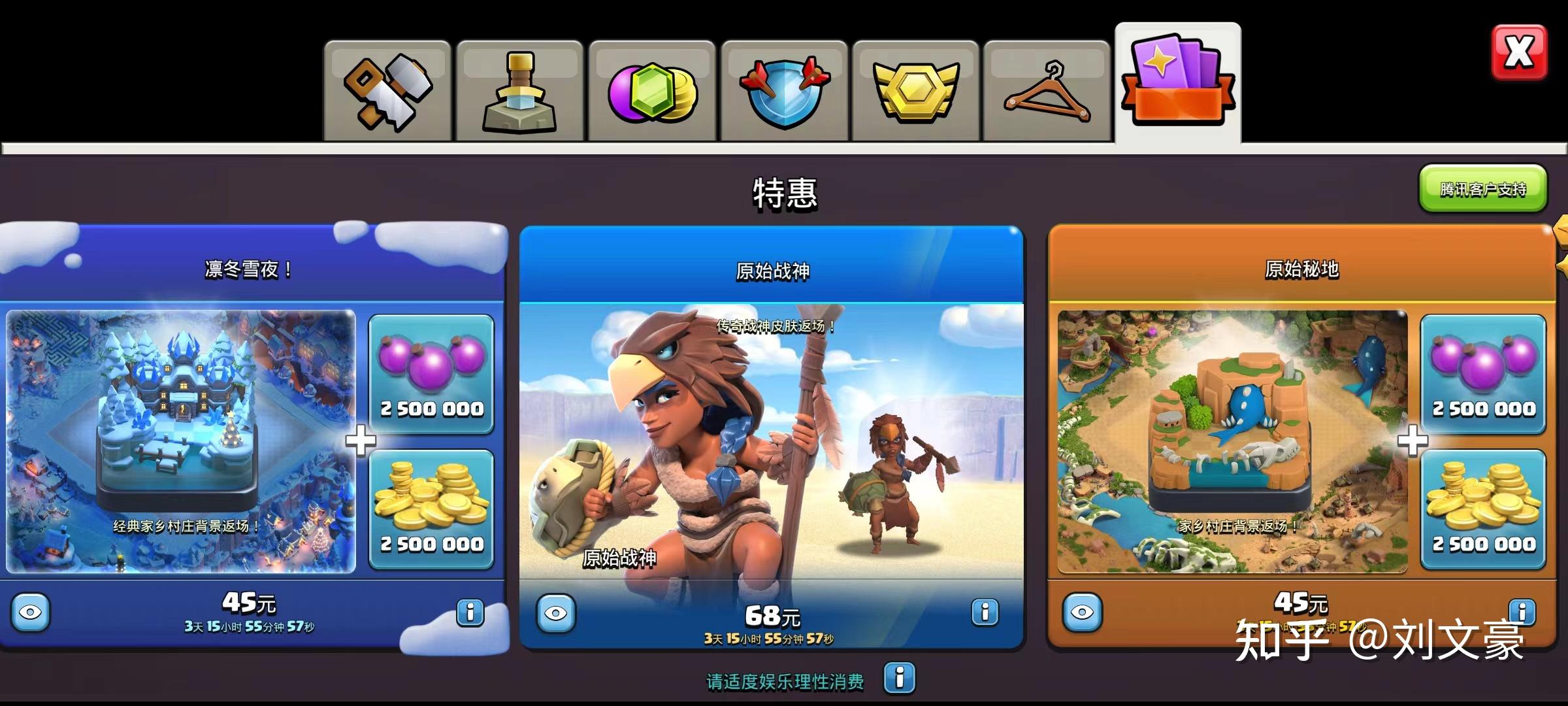Image resolution: width=1568 pixels, height=706 pixels.
Task: Open info beside 请适度娱乐理性消费
Action: (x=899, y=677)
